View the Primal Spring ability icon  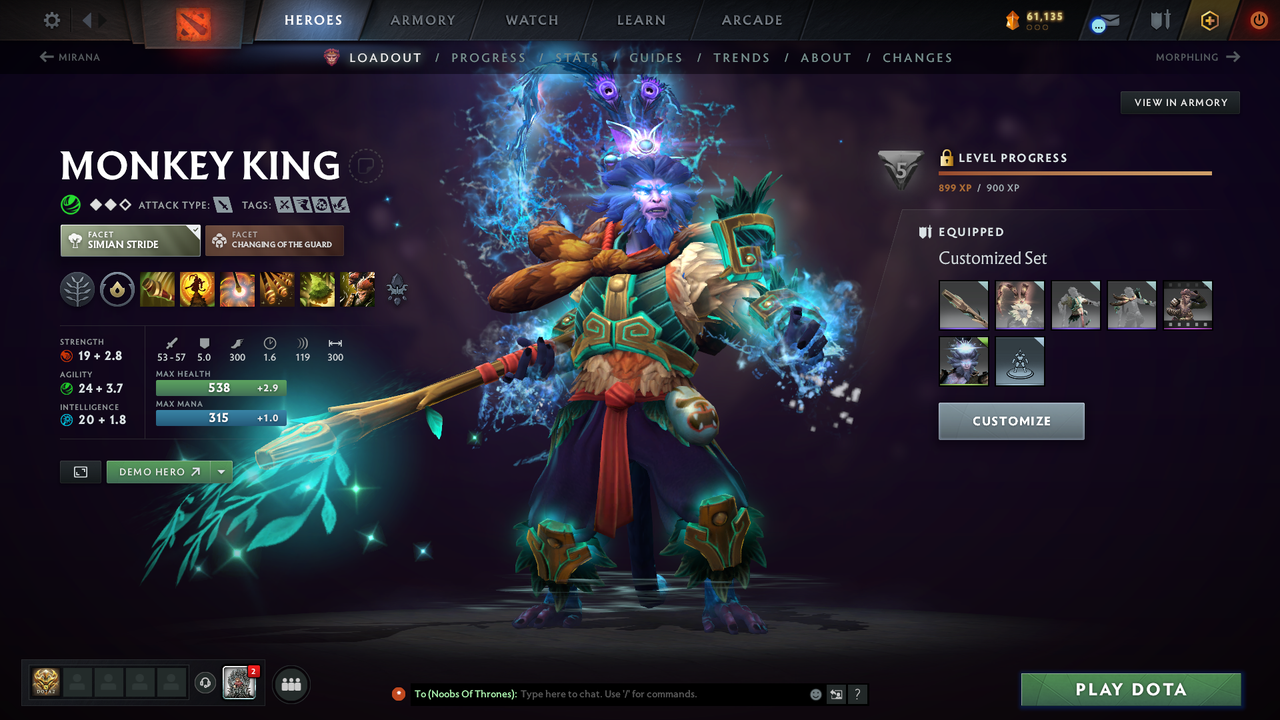237,289
